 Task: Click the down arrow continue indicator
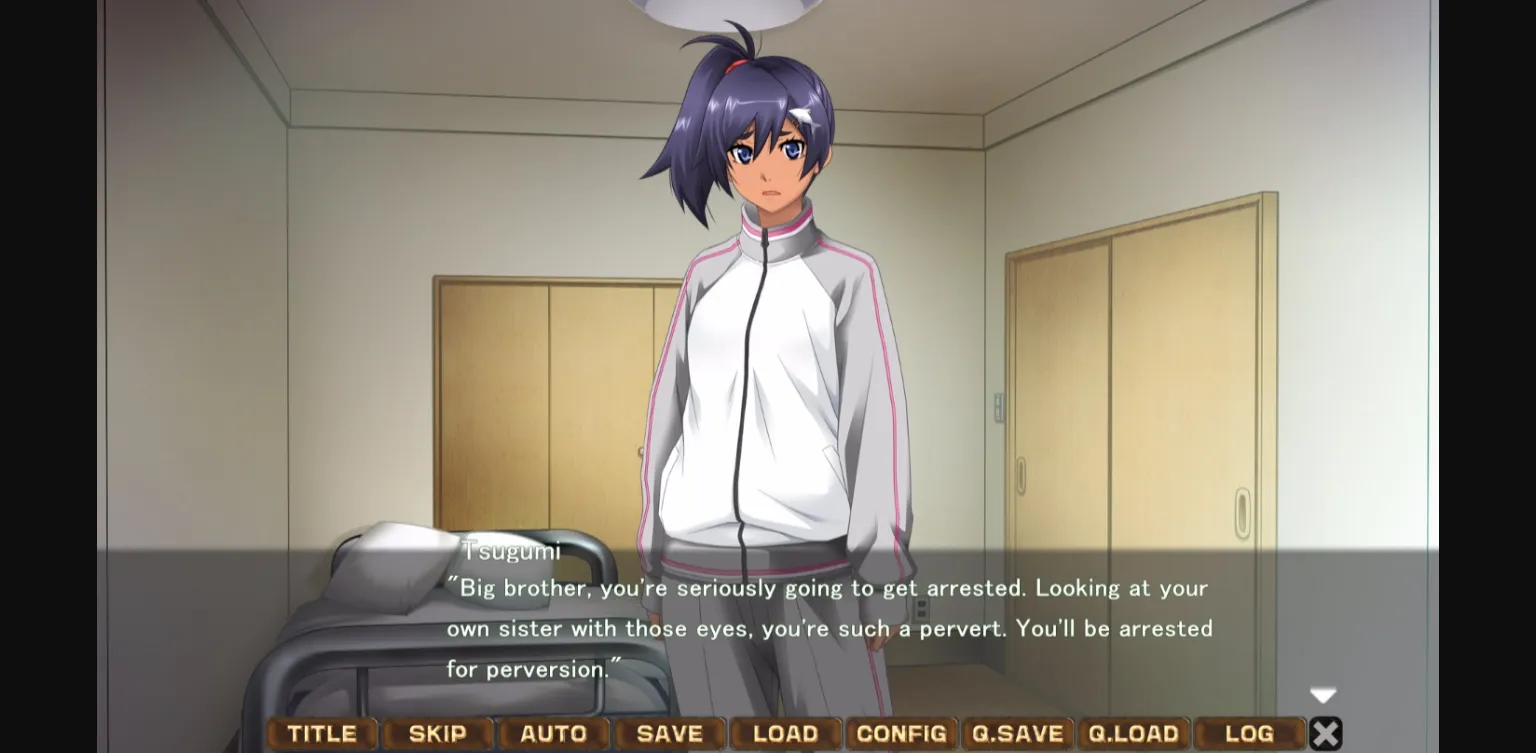pyautogui.click(x=1323, y=695)
